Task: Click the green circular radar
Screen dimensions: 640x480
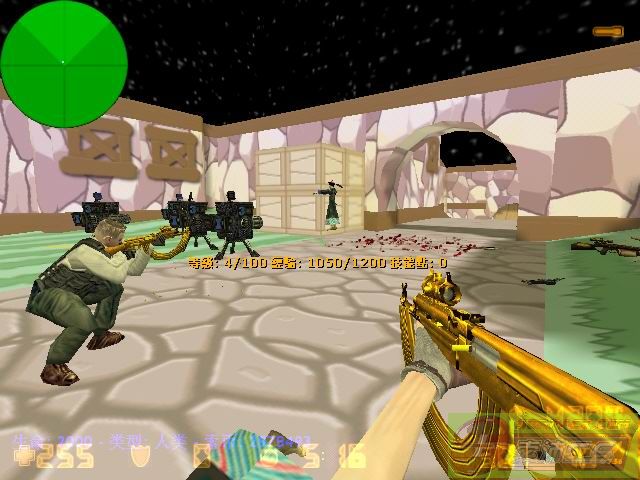Action: pyautogui.click(x=64, y=63)
